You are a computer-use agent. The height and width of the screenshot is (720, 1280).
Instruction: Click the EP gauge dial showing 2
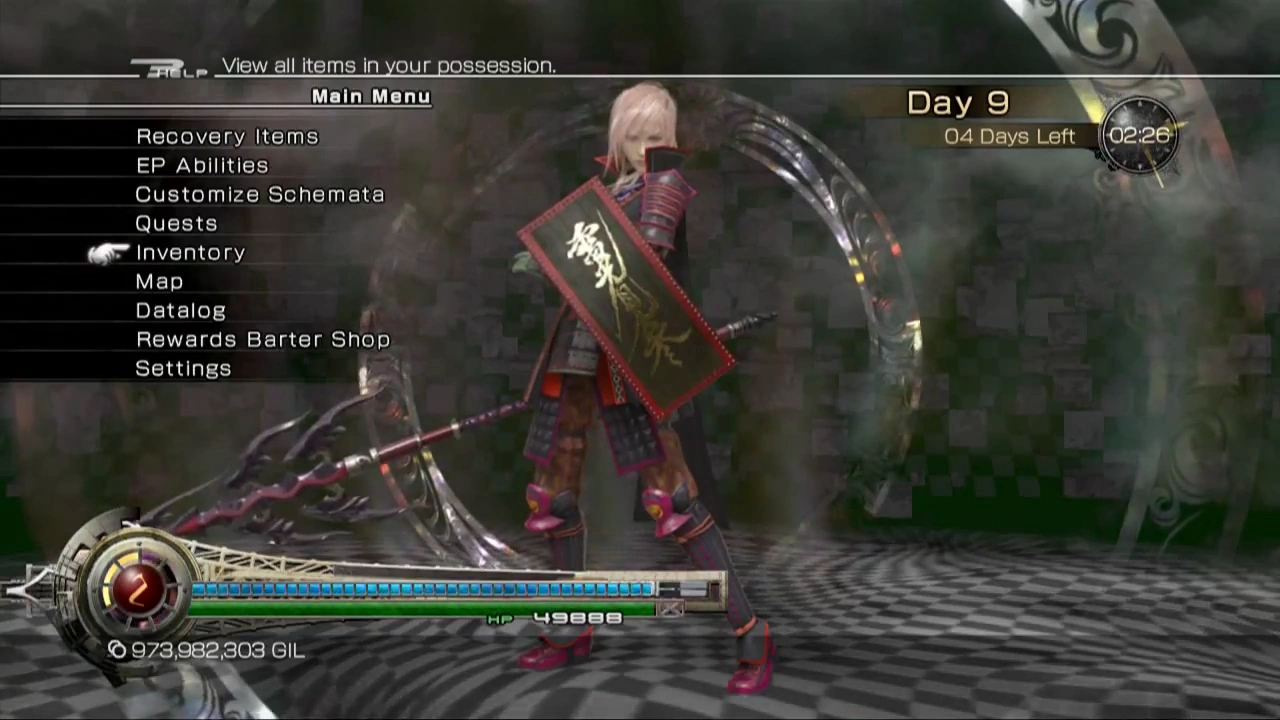pyautogui.click(x=140, y=590)
